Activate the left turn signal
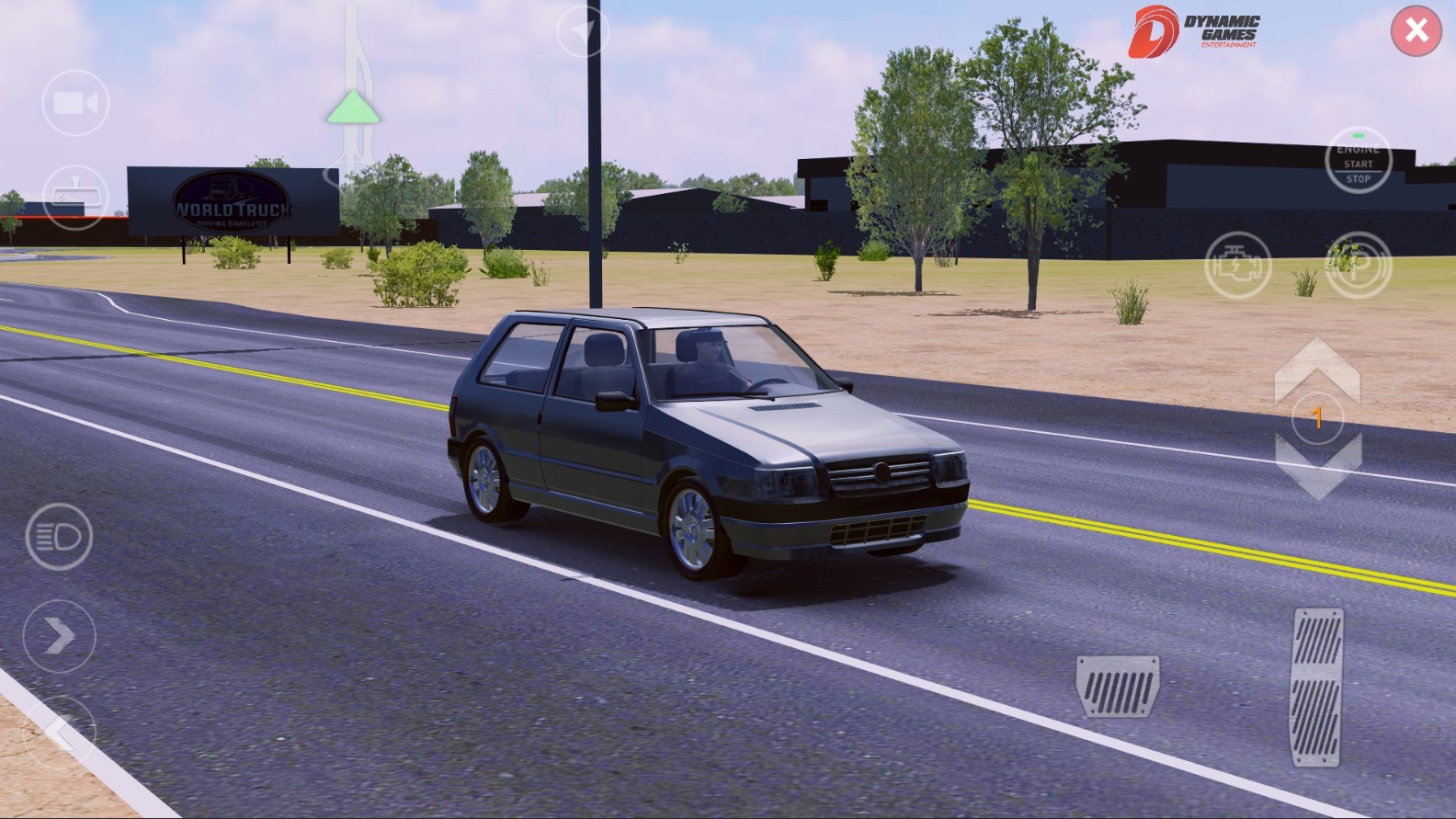 tap(61, 731)
